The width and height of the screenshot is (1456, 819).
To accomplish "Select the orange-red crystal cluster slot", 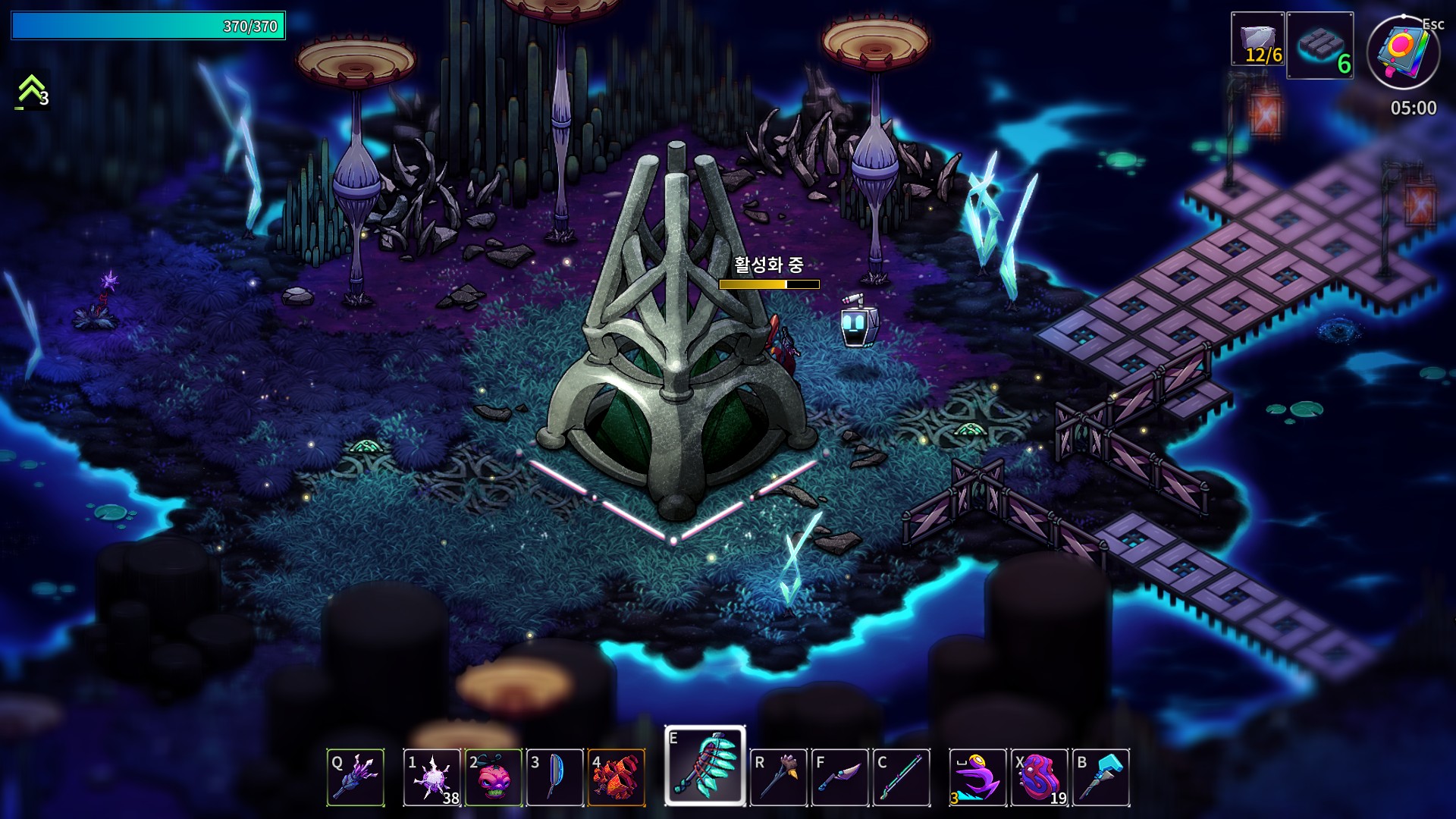I will [617, 777].
